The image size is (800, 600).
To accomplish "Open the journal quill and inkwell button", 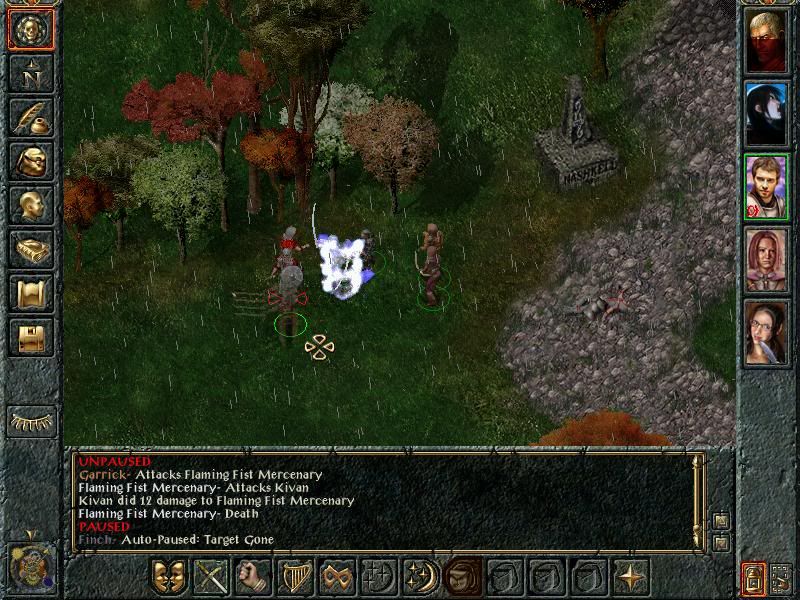I will (31, 118).
